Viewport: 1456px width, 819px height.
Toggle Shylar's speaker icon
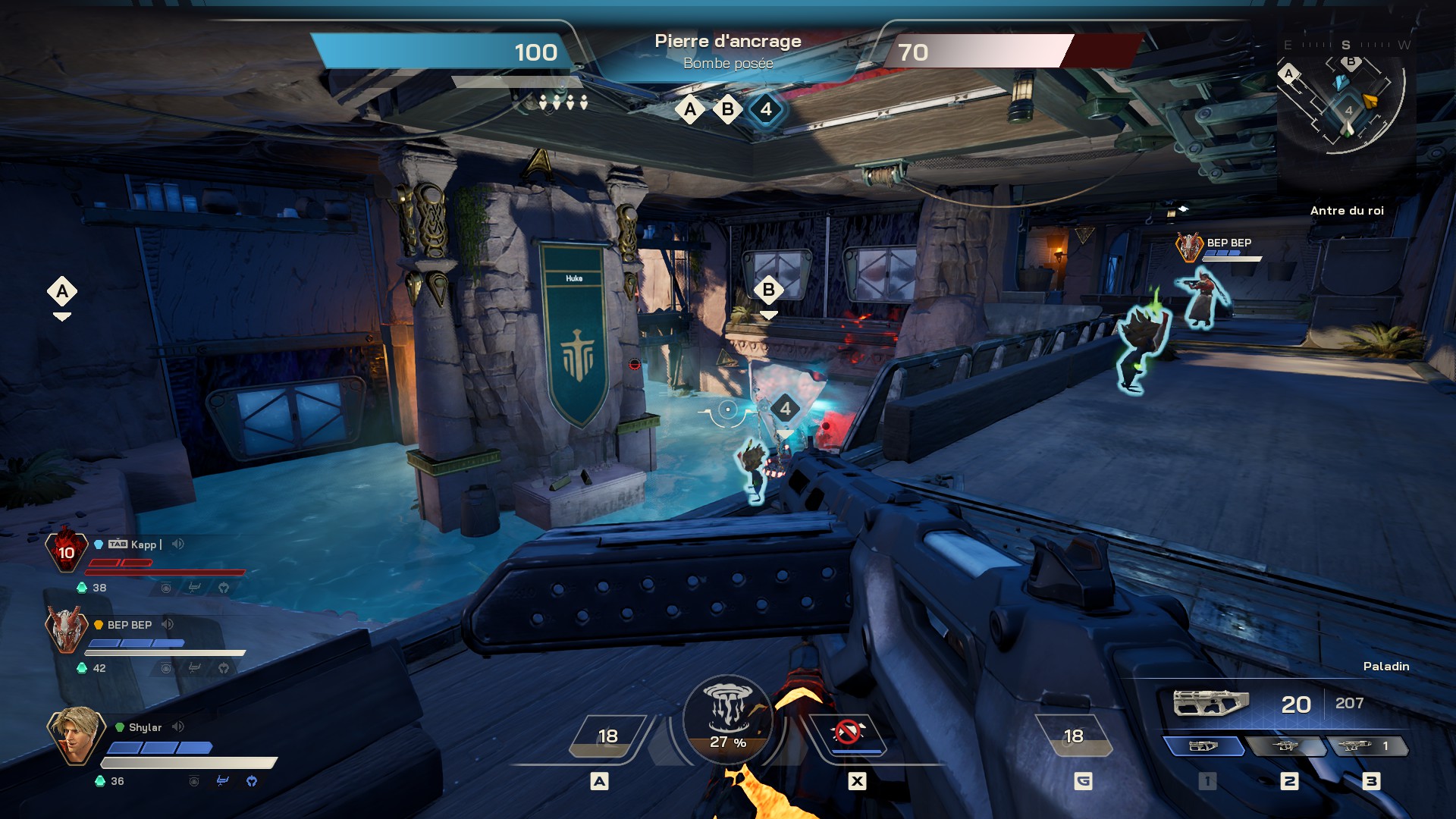coord(178,726)
